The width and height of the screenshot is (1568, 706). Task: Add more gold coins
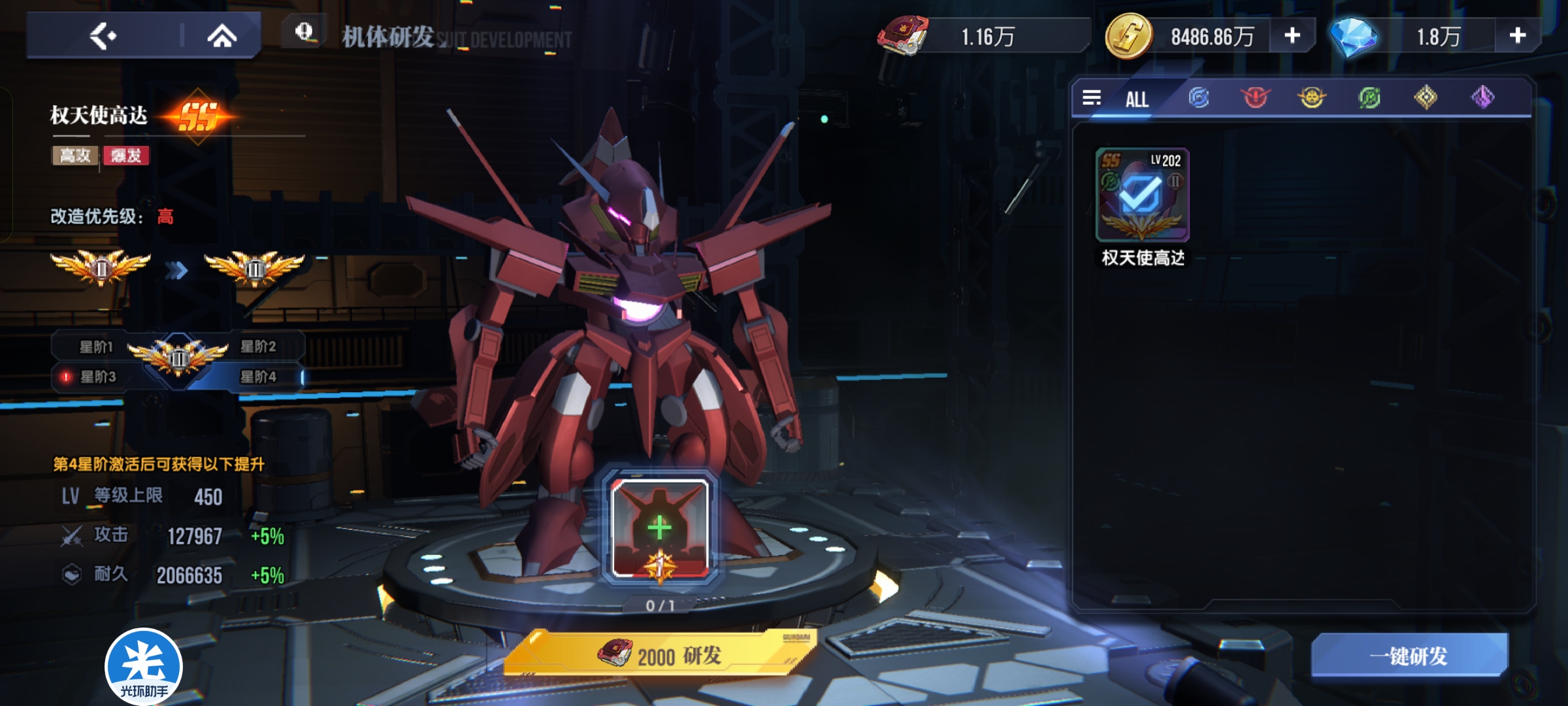(x=1292, y=36)
